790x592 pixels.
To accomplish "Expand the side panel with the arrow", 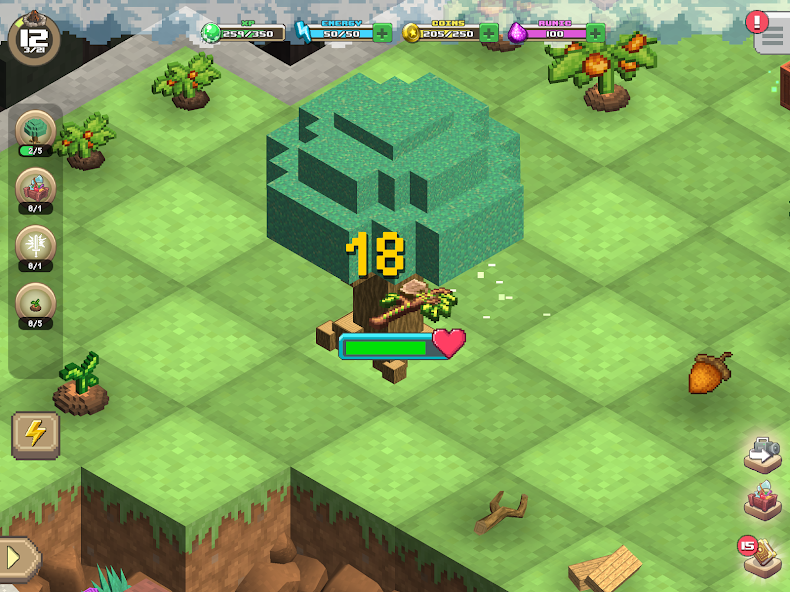I will click(17, 559).
